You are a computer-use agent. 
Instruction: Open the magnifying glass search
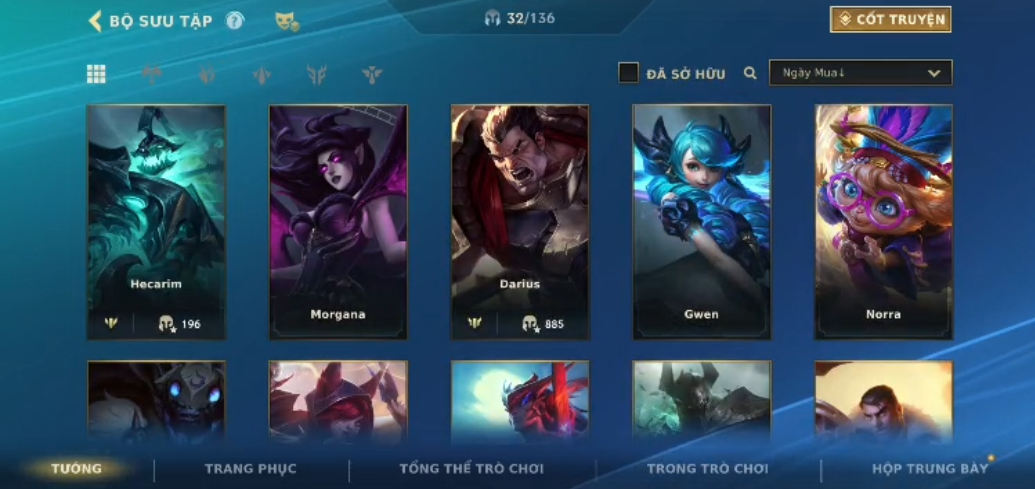(750, 73)
